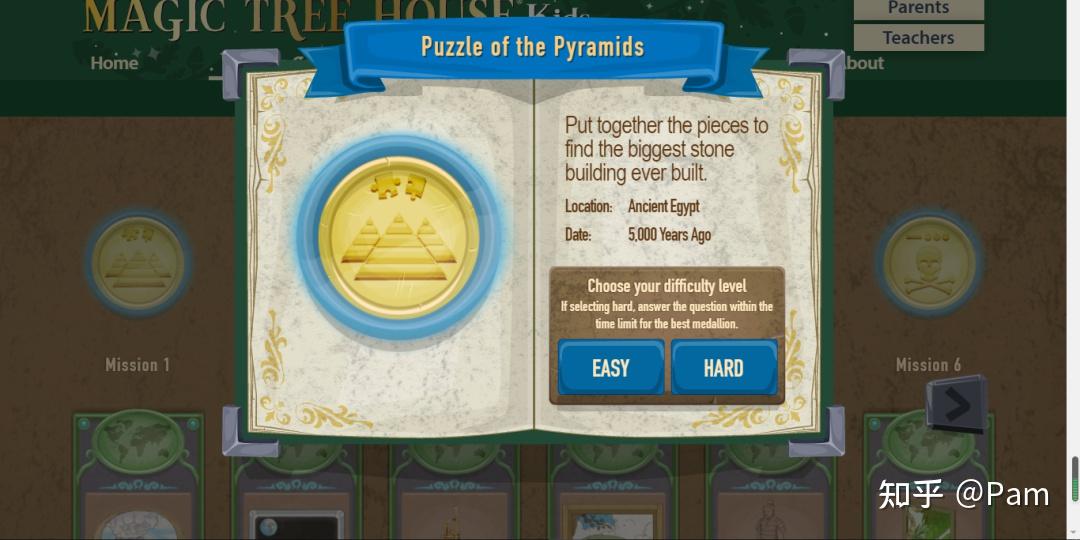Screen dimensions: 1080x540
Task: Choose the HARD difficulty level
Action: click(723, 367)
